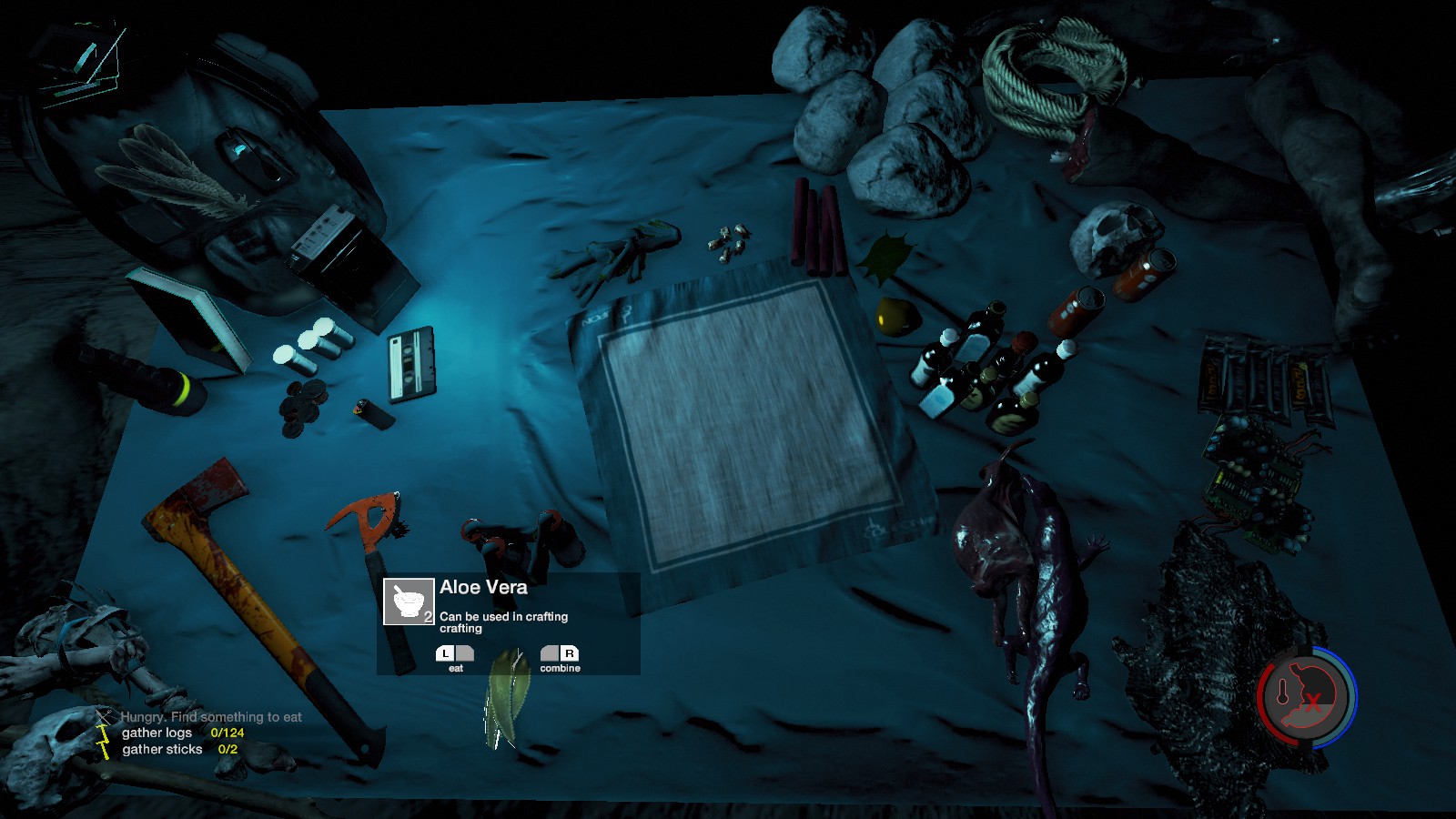Choose the circuit boards
Viewport: 1456px width, 819px height.
1258,478
